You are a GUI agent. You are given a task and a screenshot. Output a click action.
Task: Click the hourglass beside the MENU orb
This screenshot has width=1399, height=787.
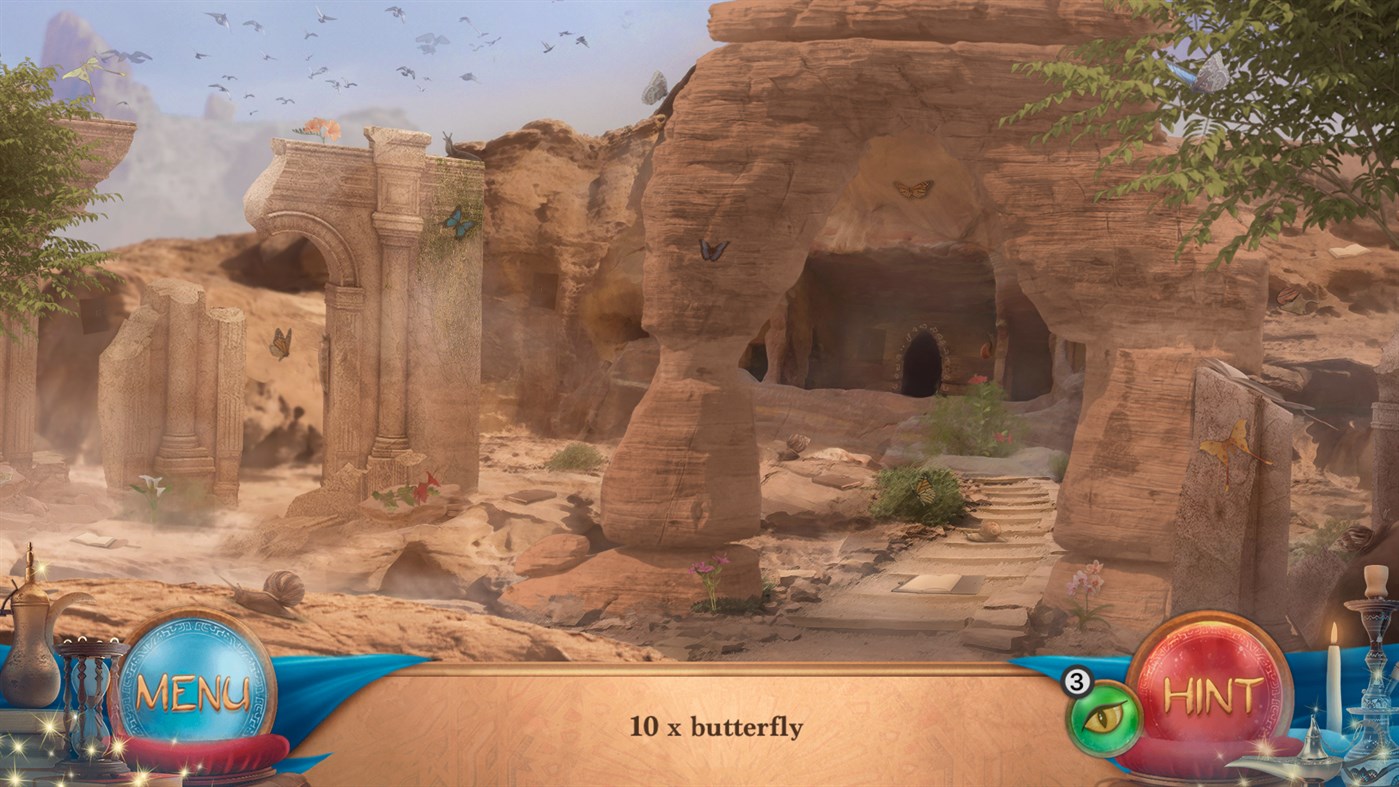pos(89,700)
